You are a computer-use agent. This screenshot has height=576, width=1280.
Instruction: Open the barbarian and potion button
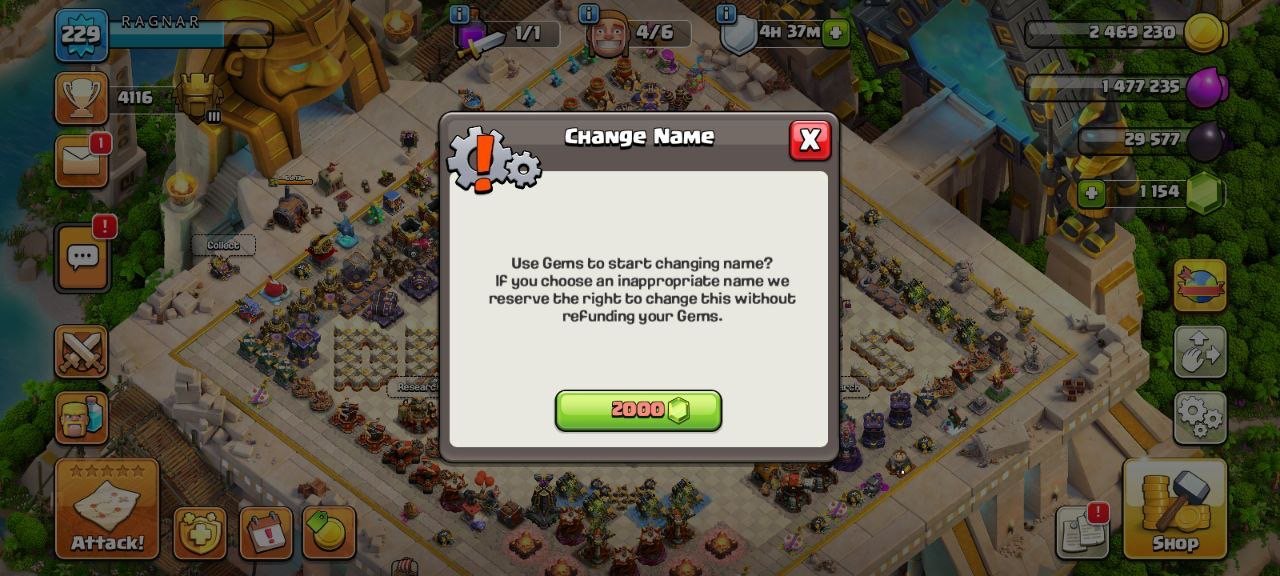click(x=81, y=417)
